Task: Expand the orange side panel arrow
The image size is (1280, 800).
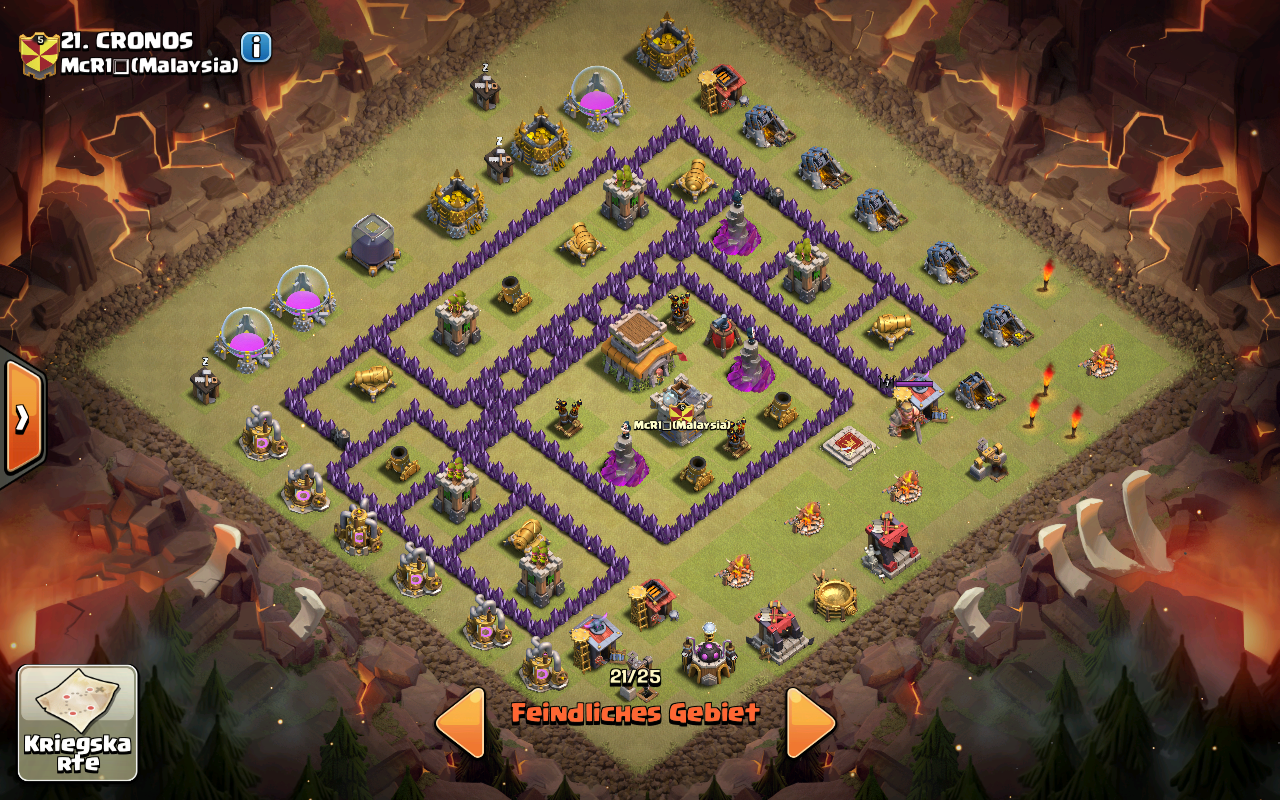Action: (x=22, y=416)
